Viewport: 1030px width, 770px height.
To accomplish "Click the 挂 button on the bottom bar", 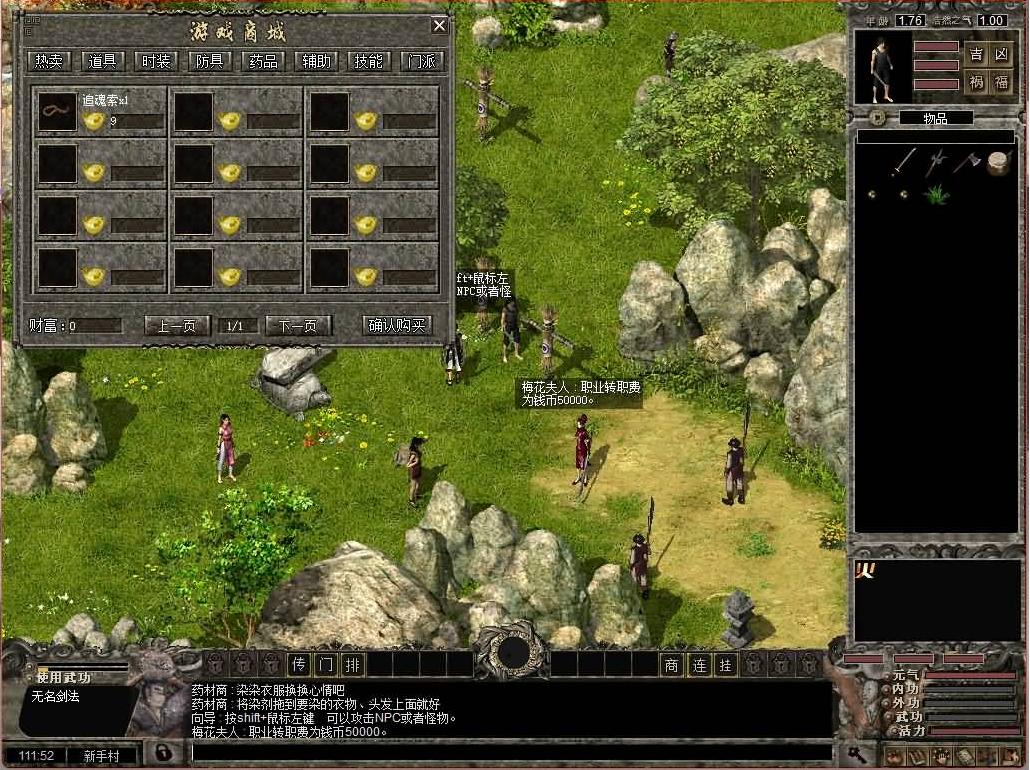I will click(x=726, y=664).
